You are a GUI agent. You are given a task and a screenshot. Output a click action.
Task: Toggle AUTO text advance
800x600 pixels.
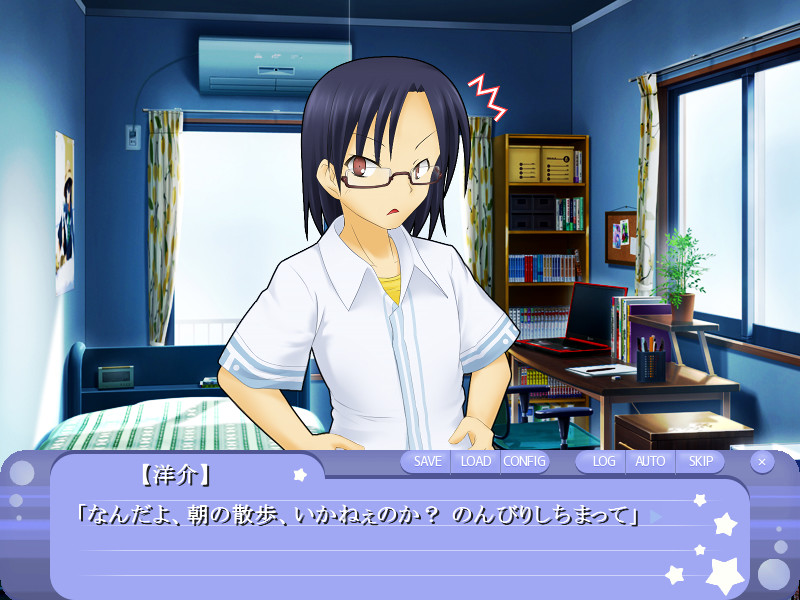point(650,461)
